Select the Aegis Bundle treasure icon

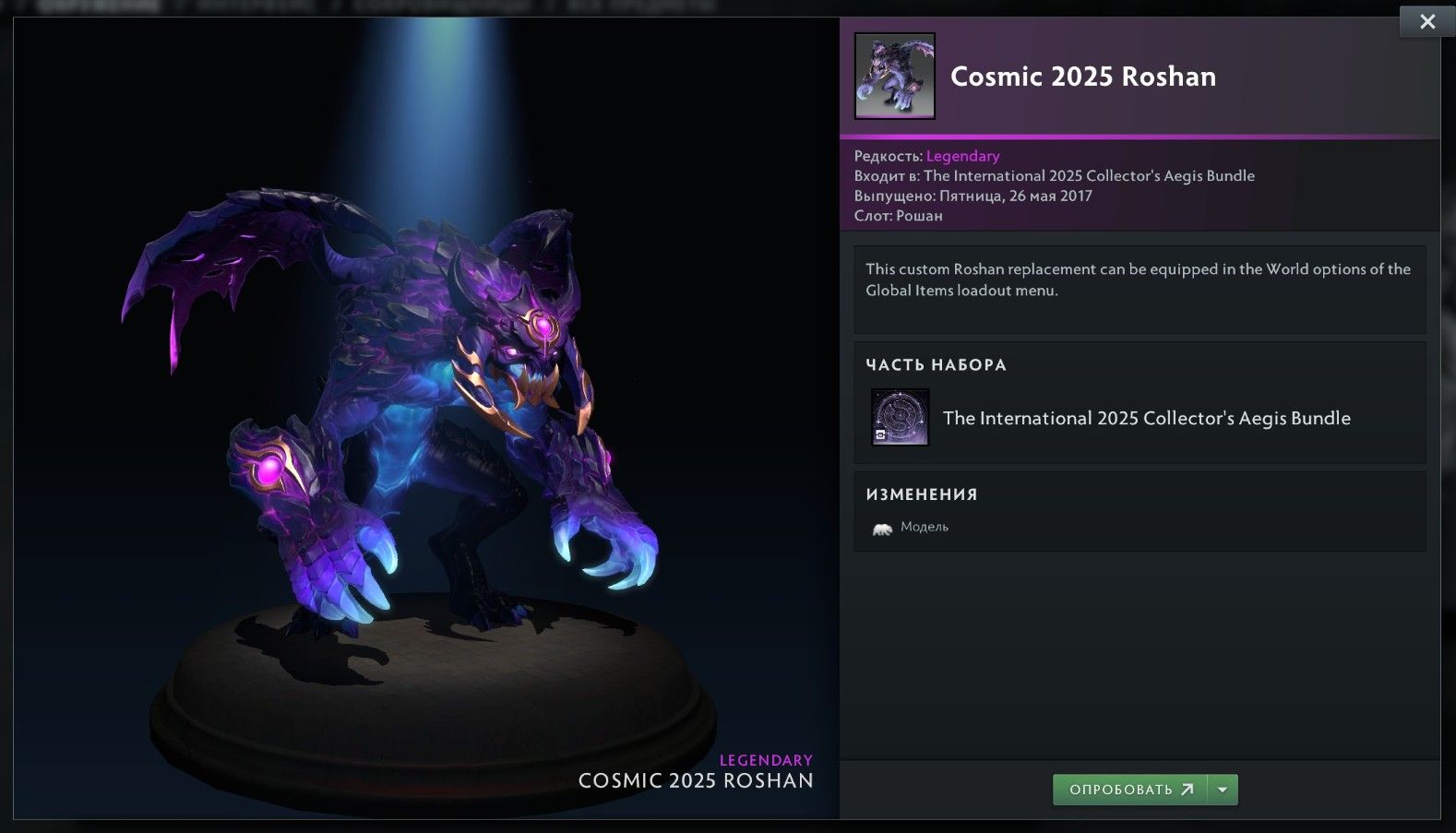tap(899, 417)
